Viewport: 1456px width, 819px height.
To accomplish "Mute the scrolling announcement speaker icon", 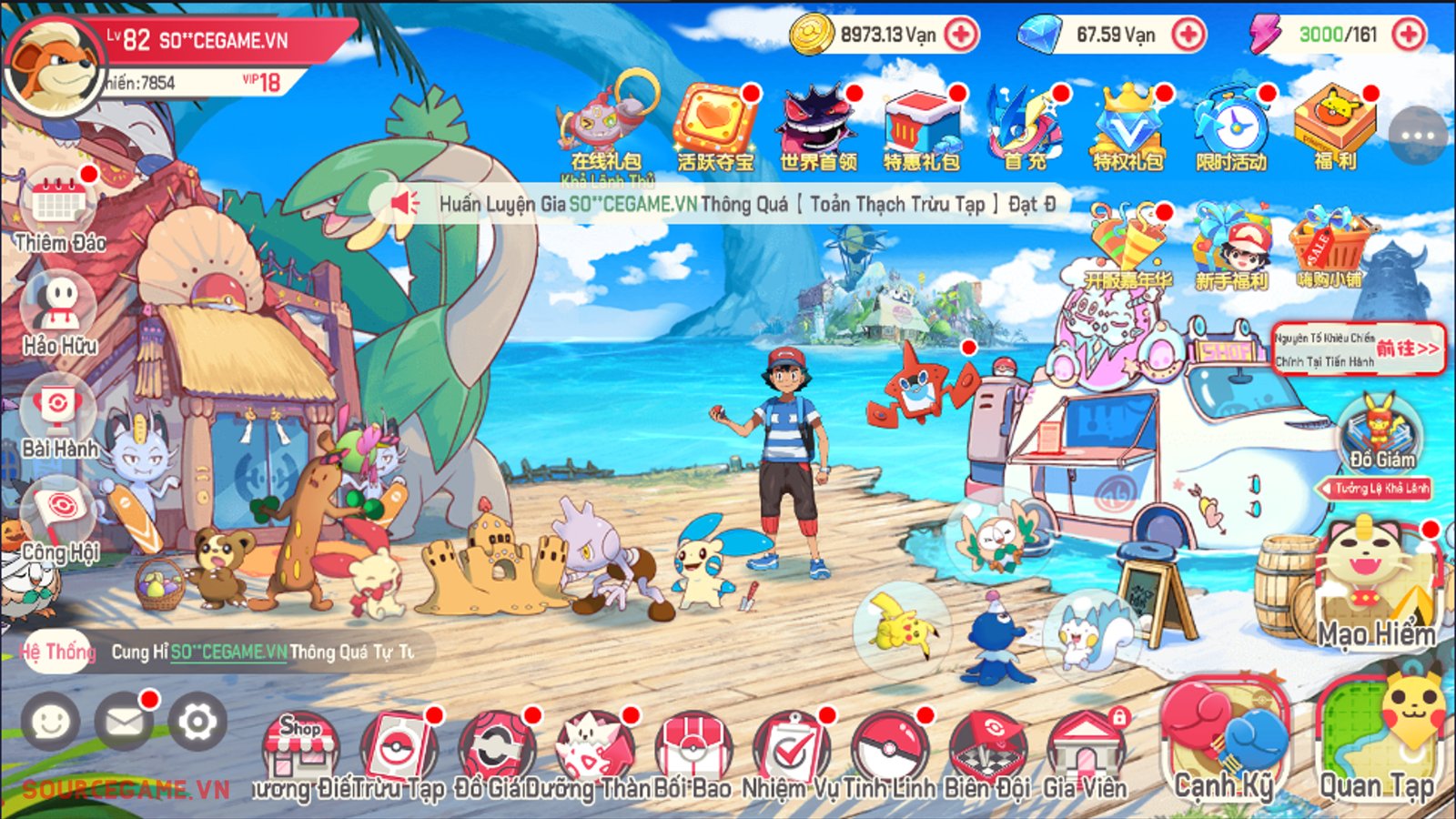I will click(403, 204).
